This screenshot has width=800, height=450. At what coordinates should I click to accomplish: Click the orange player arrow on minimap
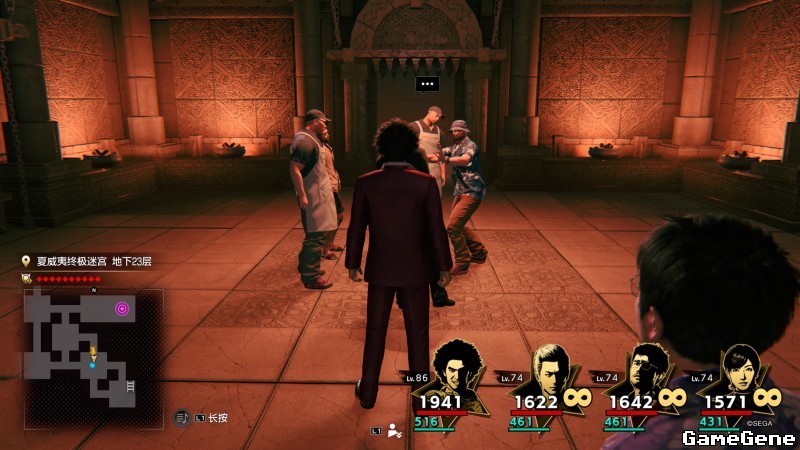93,353
